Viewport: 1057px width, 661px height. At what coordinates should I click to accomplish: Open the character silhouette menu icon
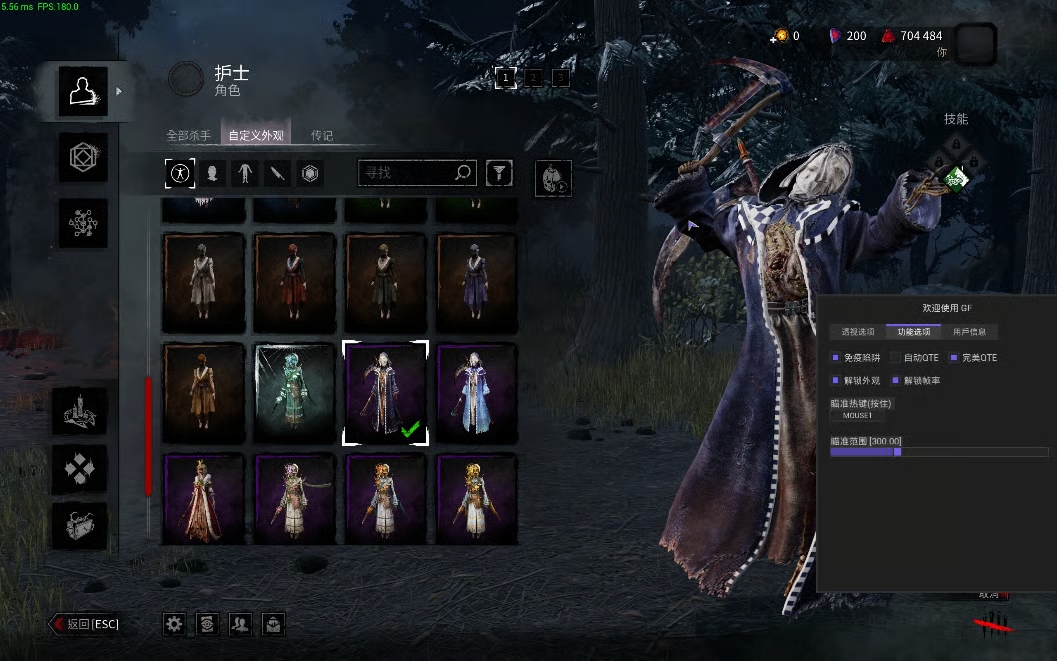pos(82,91)
